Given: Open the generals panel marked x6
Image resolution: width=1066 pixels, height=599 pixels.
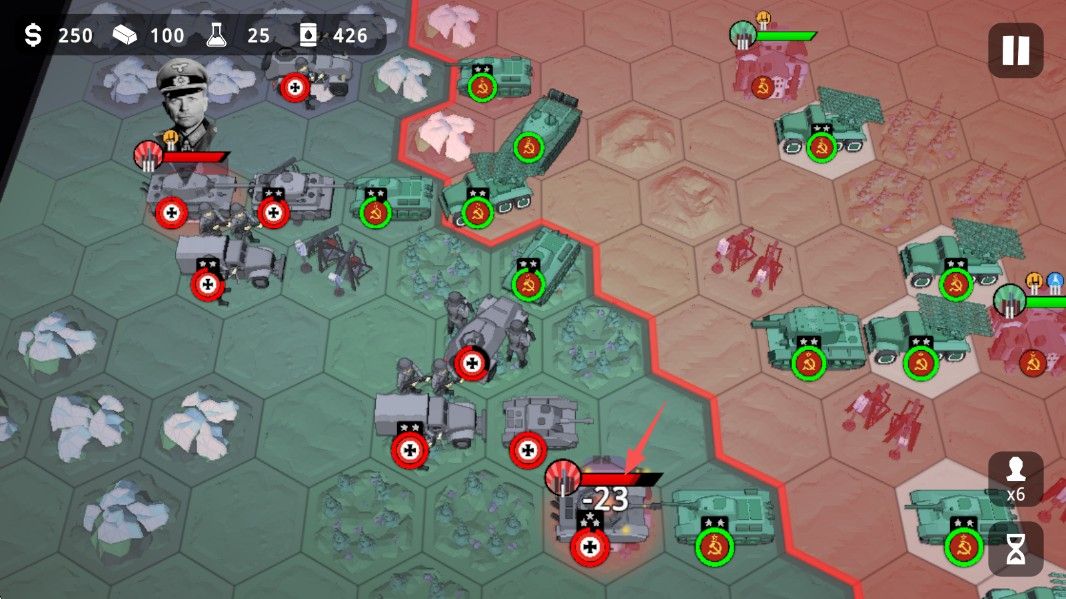Looking at the screenshot, I should (x=1015, y=479).
